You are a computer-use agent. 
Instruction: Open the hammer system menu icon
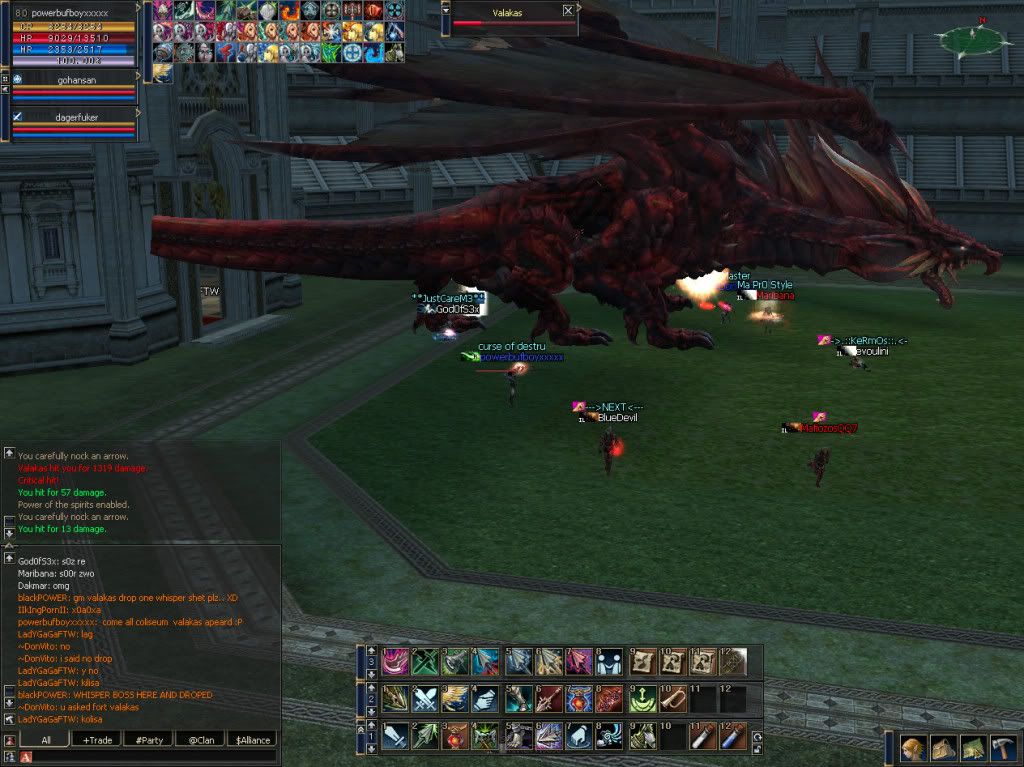[x=1003, y=749]
